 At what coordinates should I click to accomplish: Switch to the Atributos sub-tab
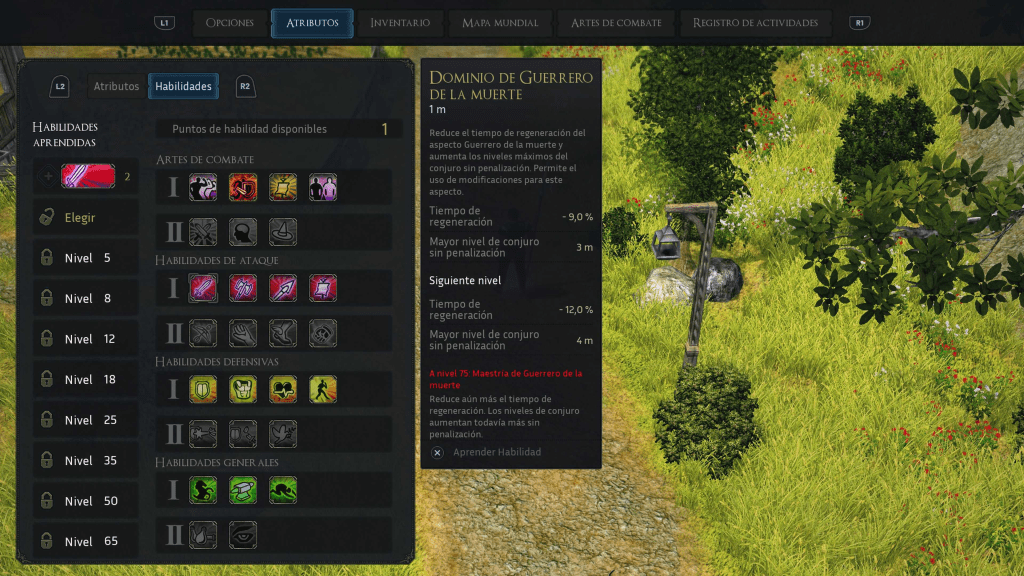116,87
